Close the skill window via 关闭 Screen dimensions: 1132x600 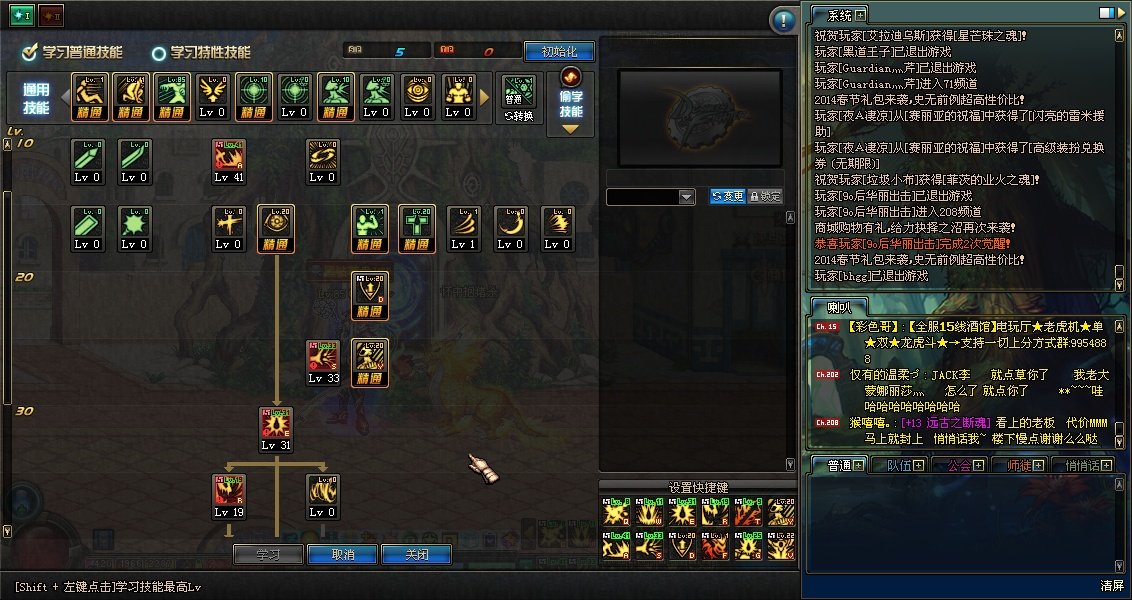tap(417, 555)
